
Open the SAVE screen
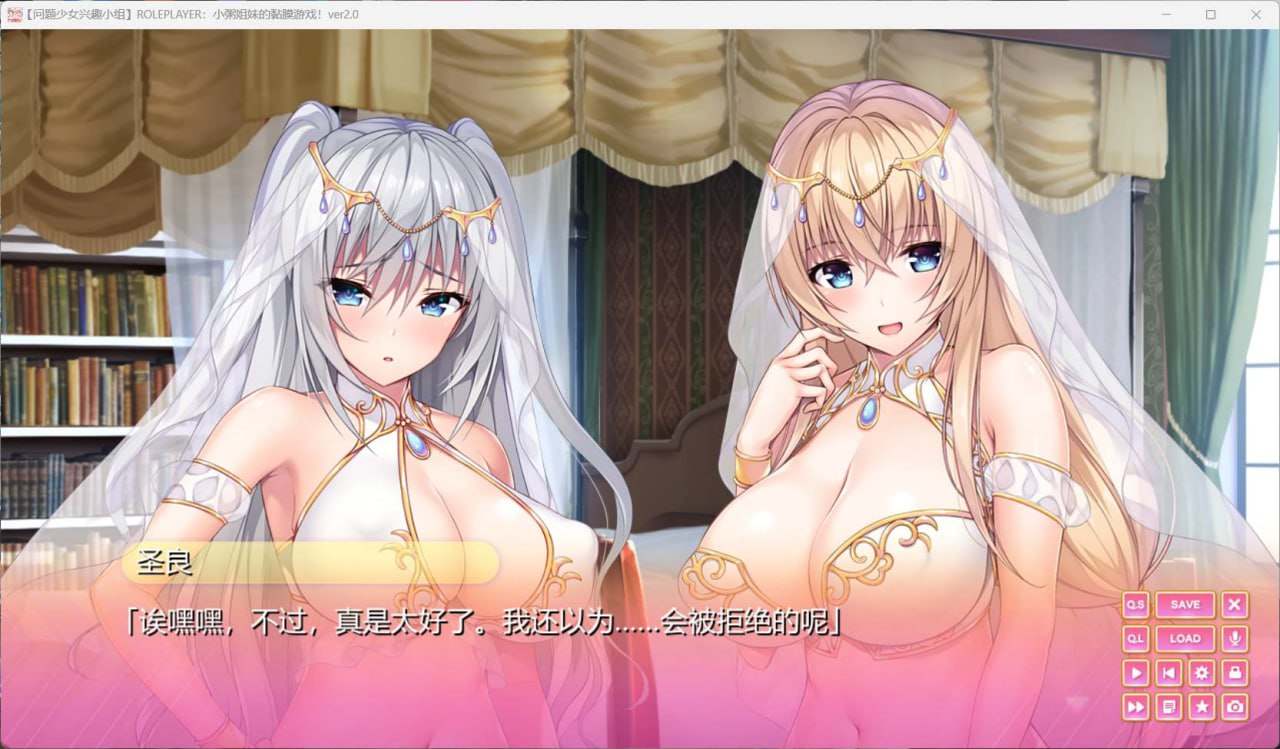(1184, 604)
